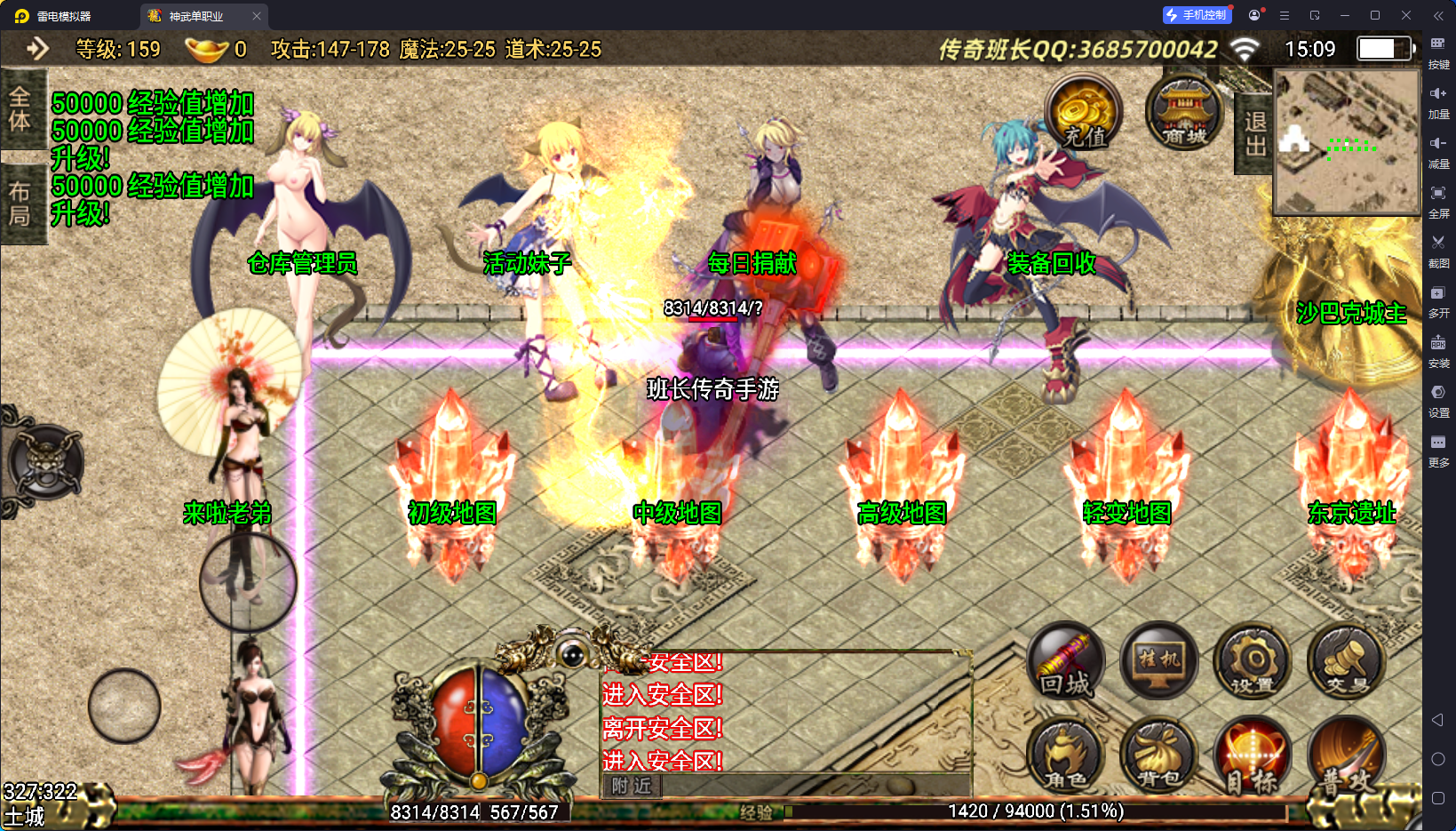
Task: Select the 布局 layout tab
Action: [20, 204]
